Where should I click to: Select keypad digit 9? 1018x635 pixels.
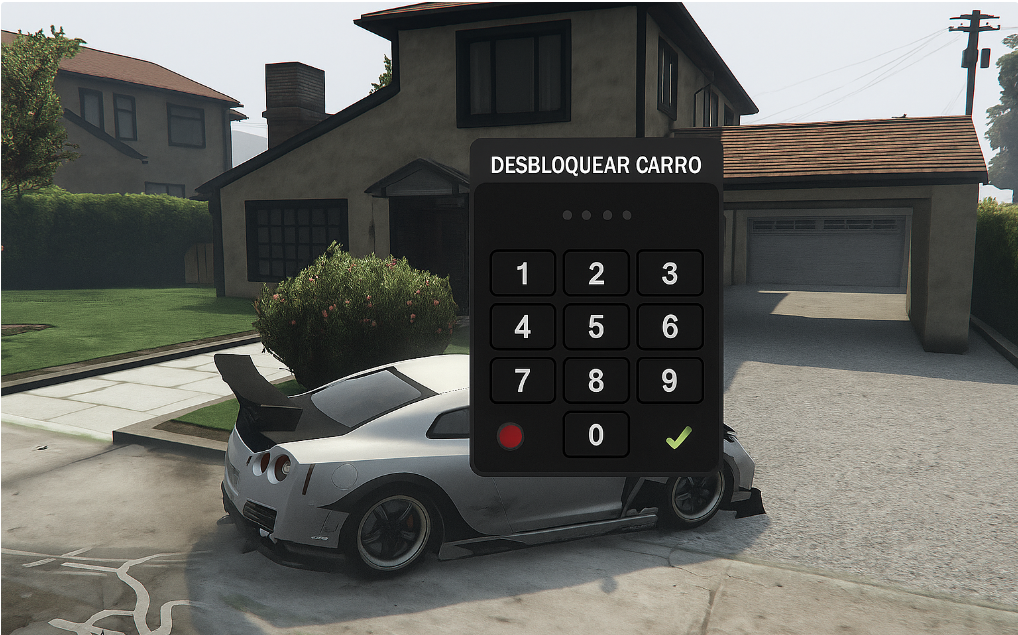click(670, 381)
